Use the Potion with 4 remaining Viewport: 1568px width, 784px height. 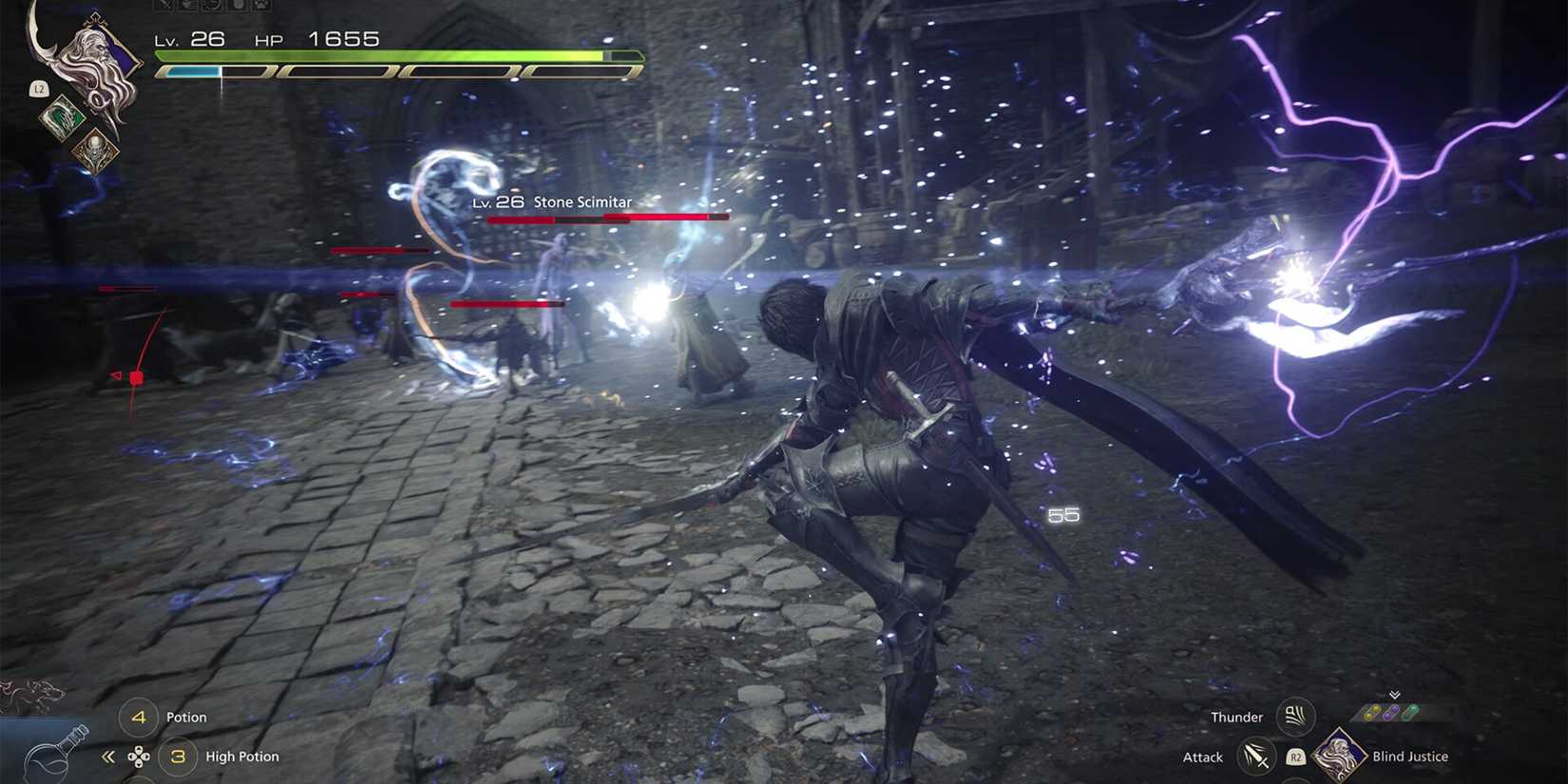point(140,717)
